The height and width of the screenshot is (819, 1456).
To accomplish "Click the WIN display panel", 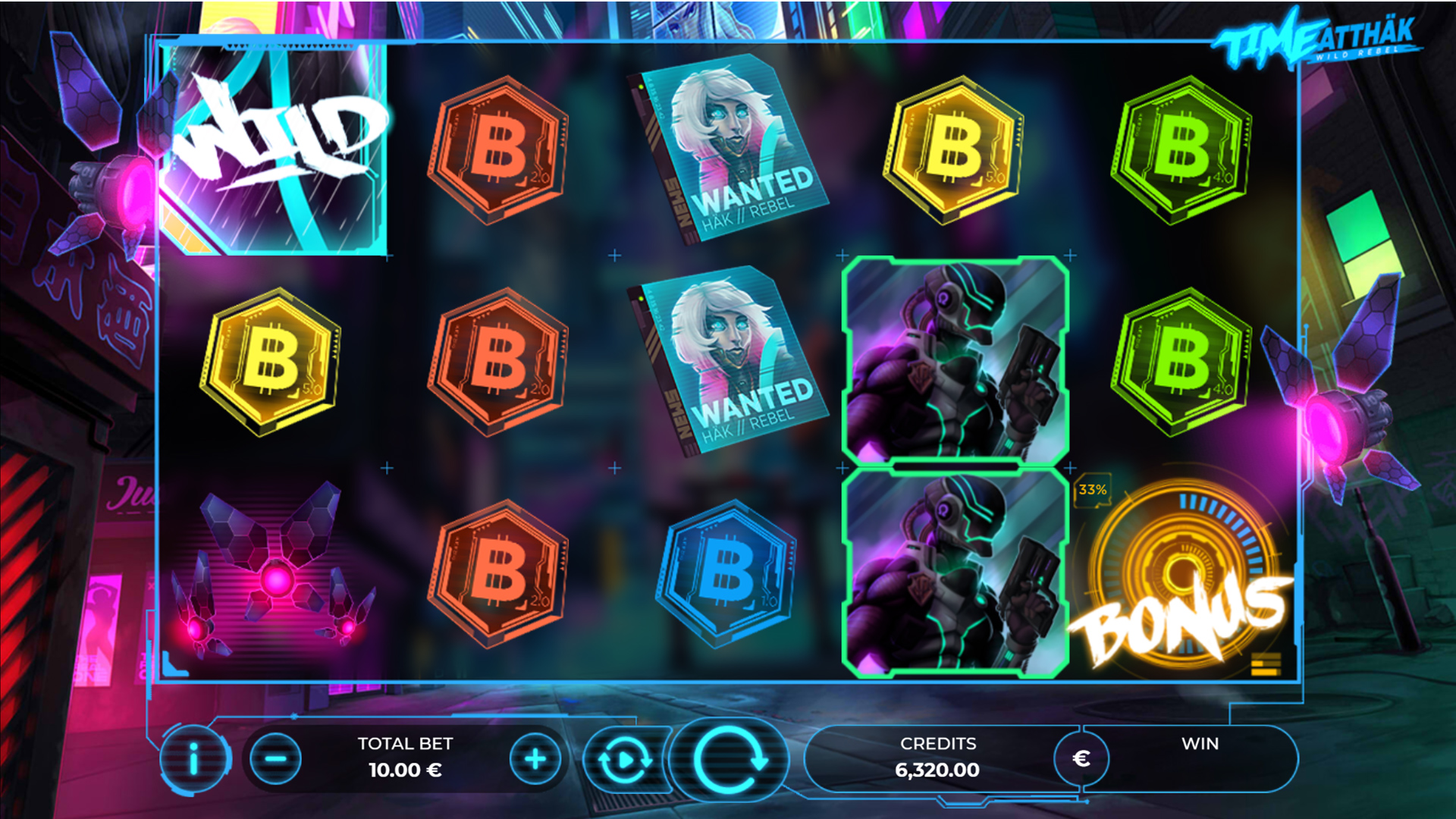I will [1203, 758].
